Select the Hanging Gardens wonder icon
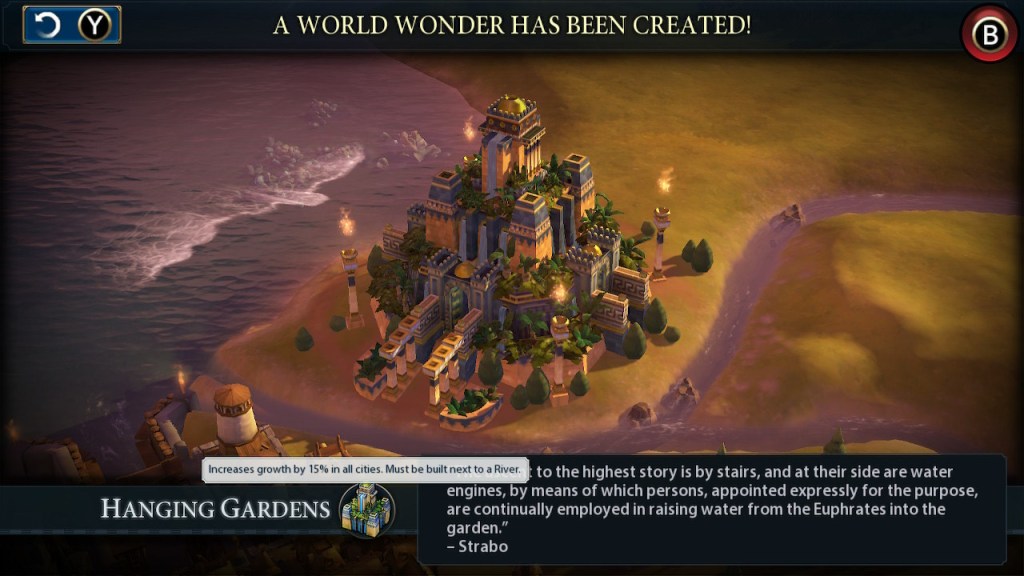This screenshot has width=1024, height=576. point(366,509)
